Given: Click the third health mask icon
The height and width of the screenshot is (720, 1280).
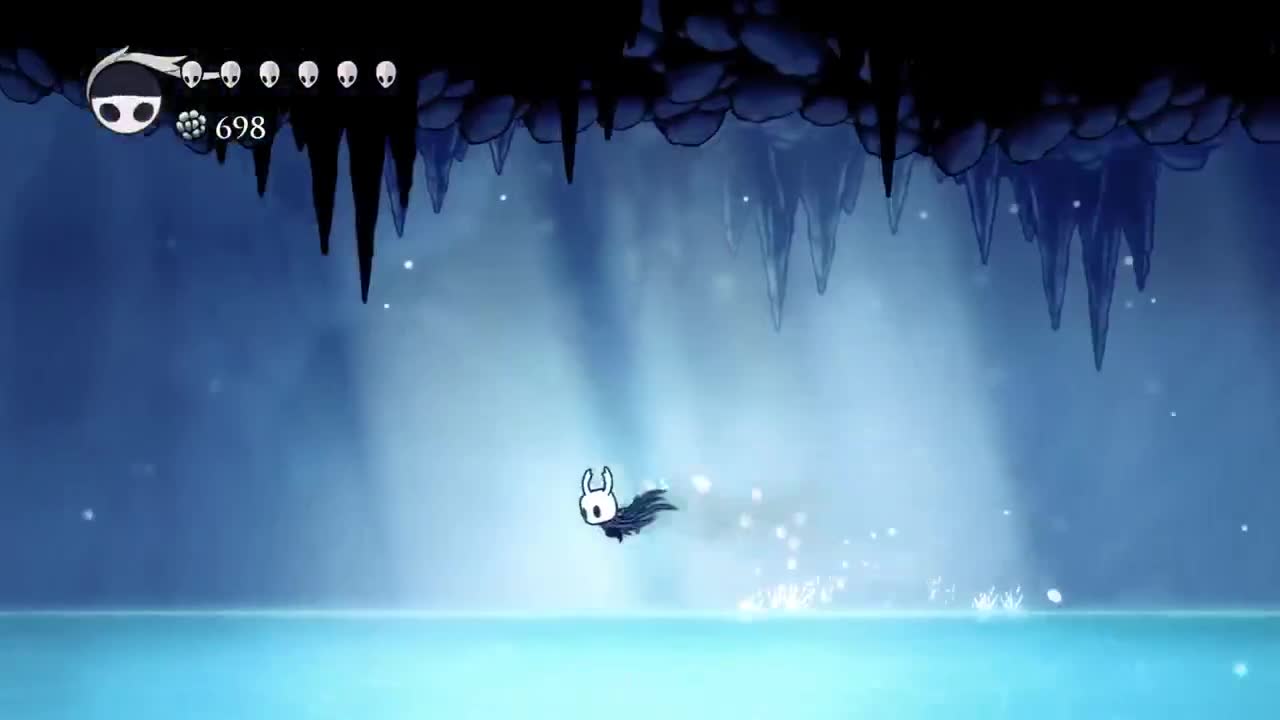Looking at the screenshot, I should pos(268,75).
